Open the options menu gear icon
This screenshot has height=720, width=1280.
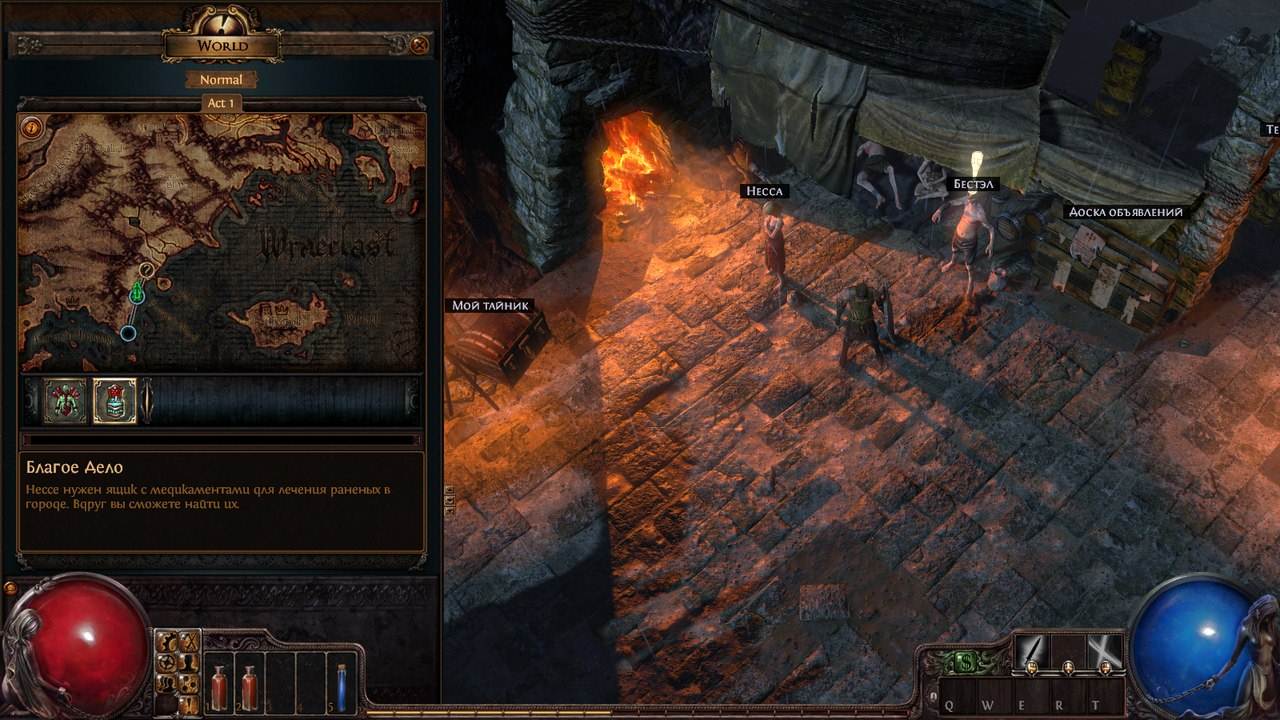(168, 642)
